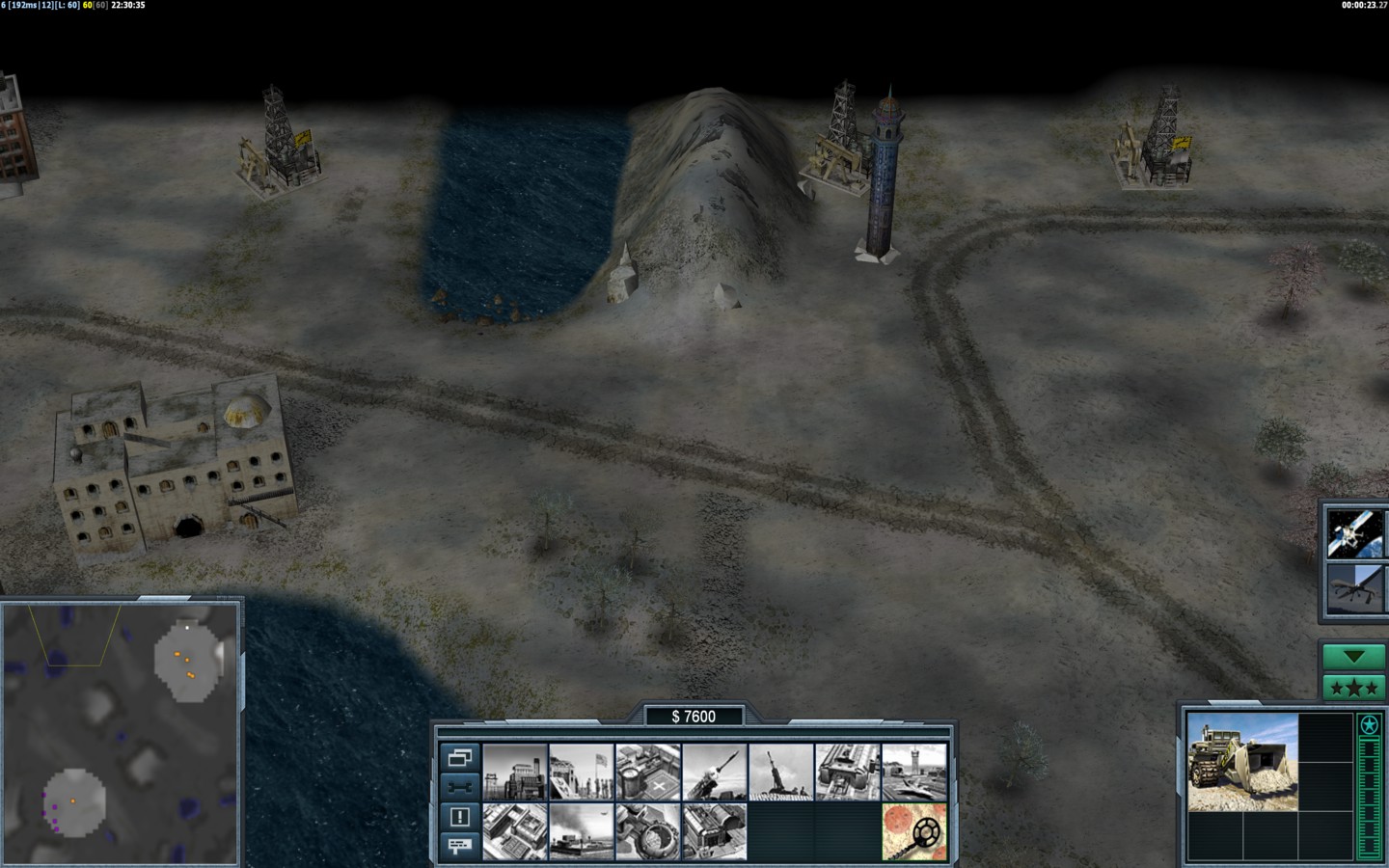
Task: Choose the war factory build icon
Action: pos(848,773)
